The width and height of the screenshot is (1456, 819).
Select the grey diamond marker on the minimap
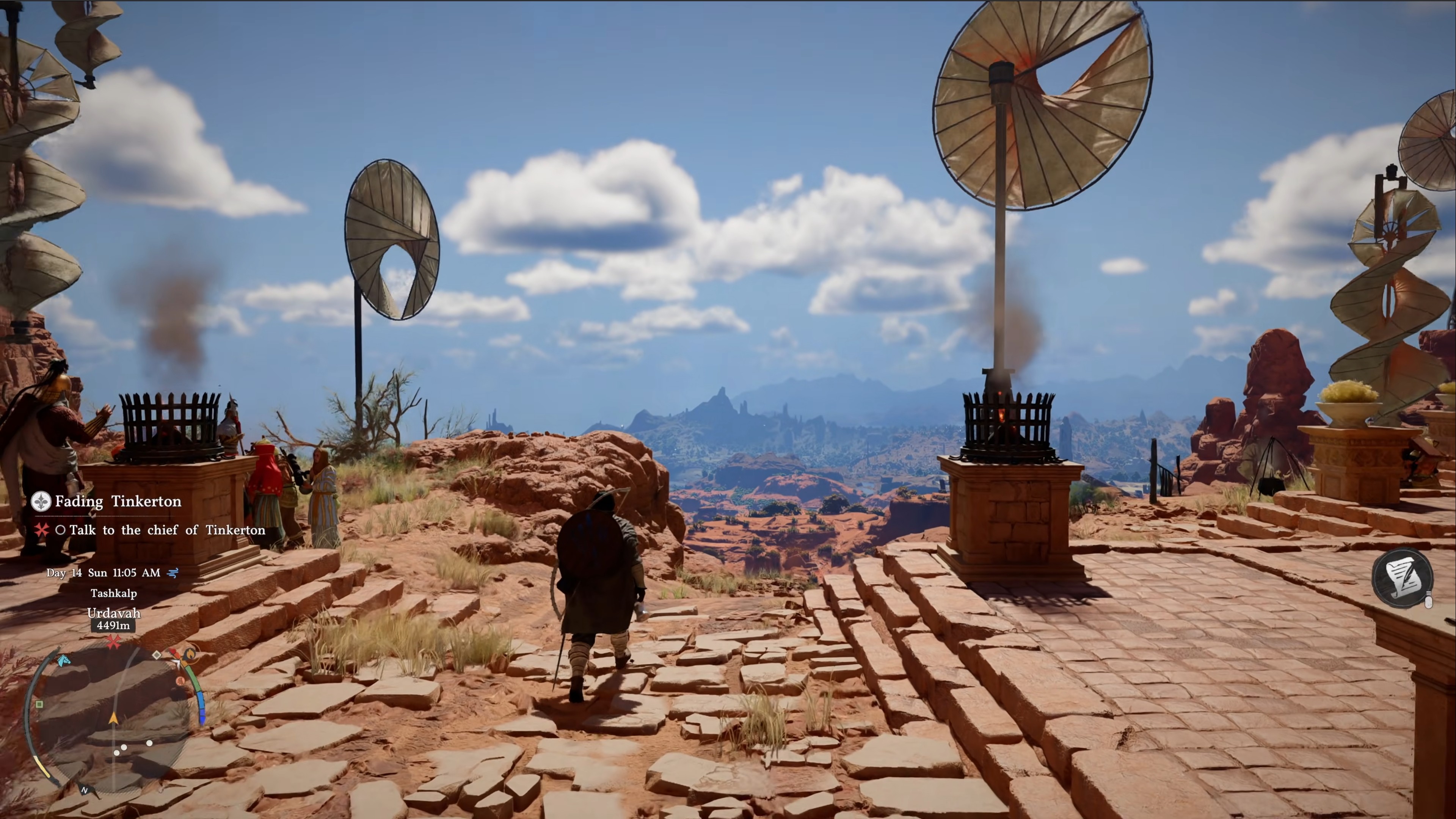point(157,654)
